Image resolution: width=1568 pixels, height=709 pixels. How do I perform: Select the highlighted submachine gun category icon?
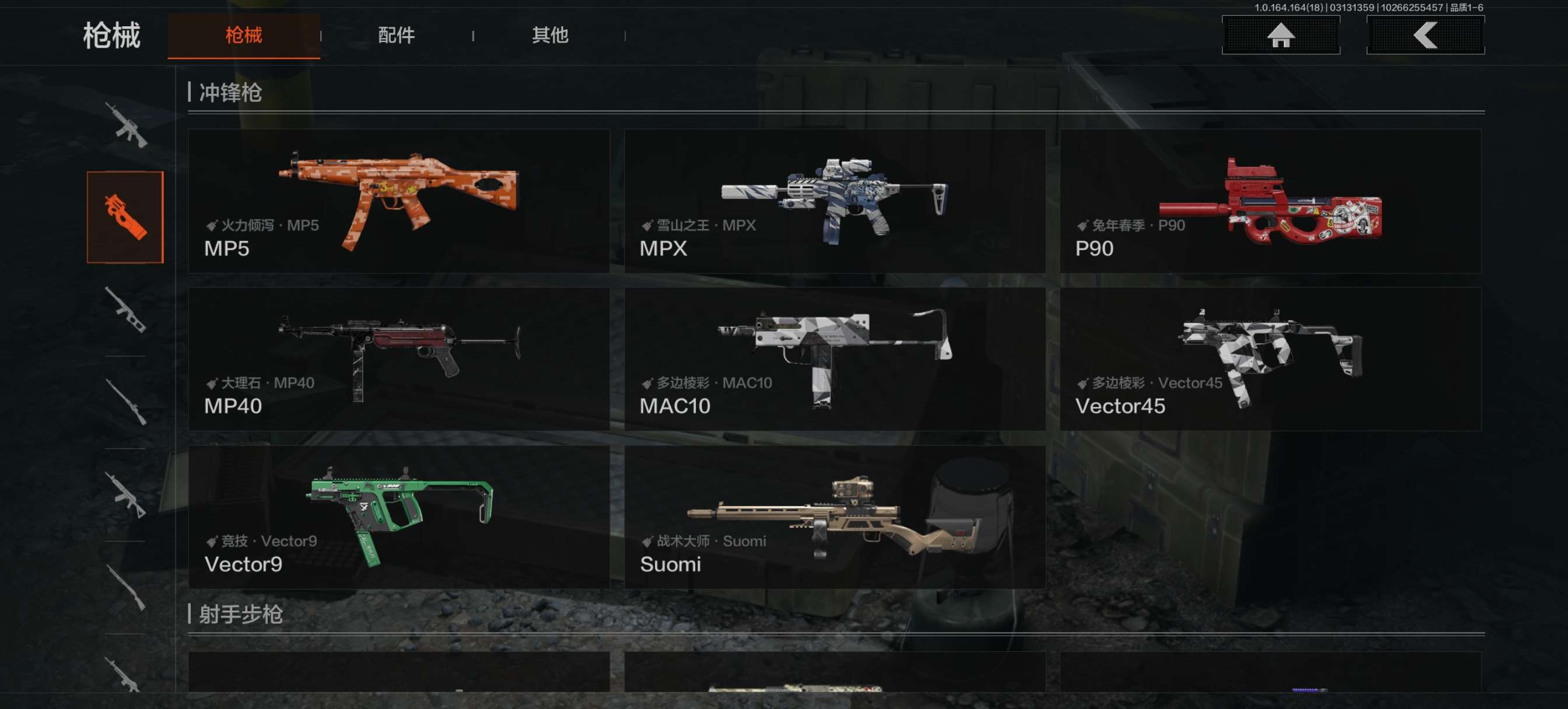pyautogui.click(x=125, y=217)
